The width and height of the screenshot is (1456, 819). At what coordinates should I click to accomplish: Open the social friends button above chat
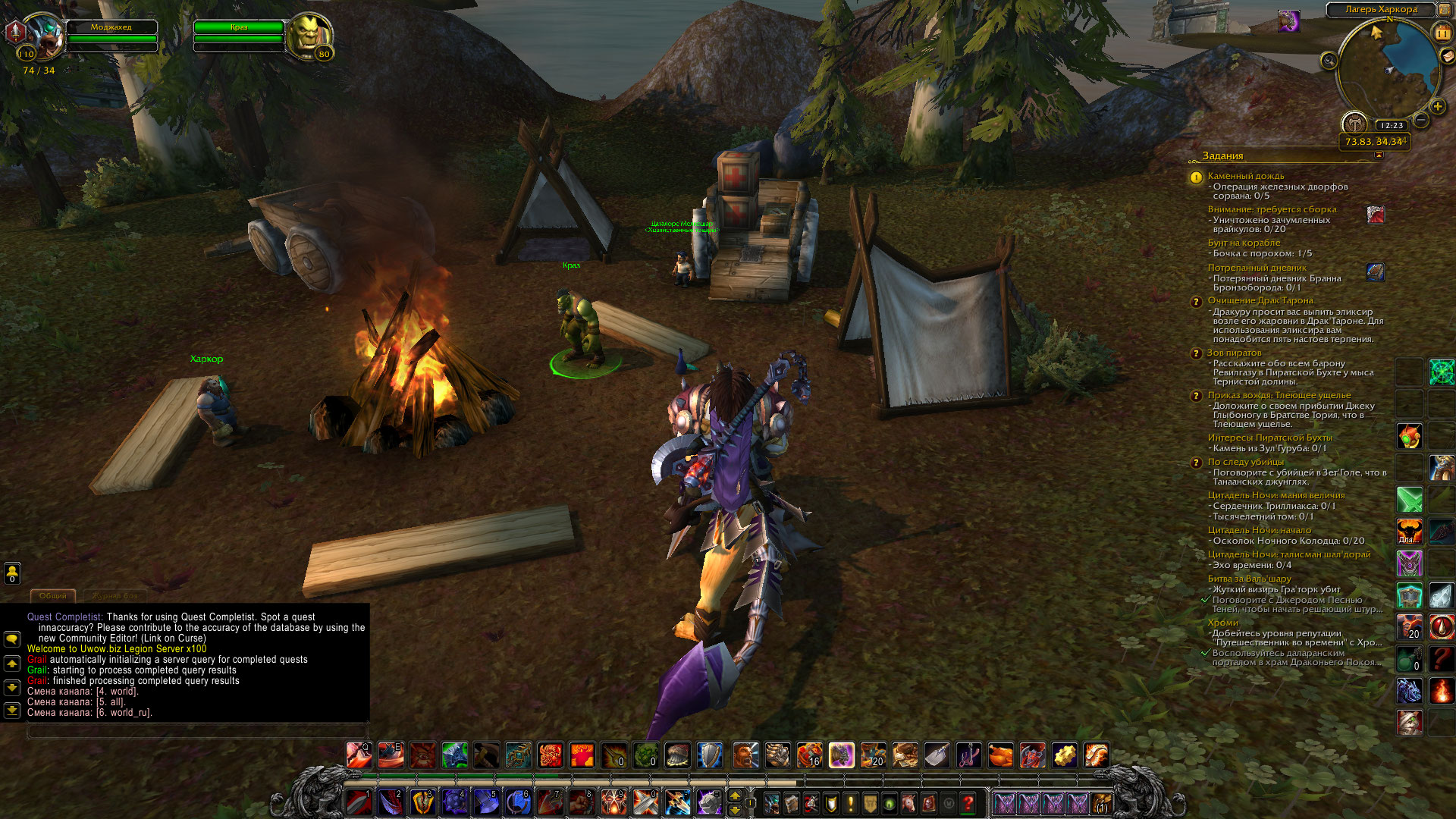[12, 572]
